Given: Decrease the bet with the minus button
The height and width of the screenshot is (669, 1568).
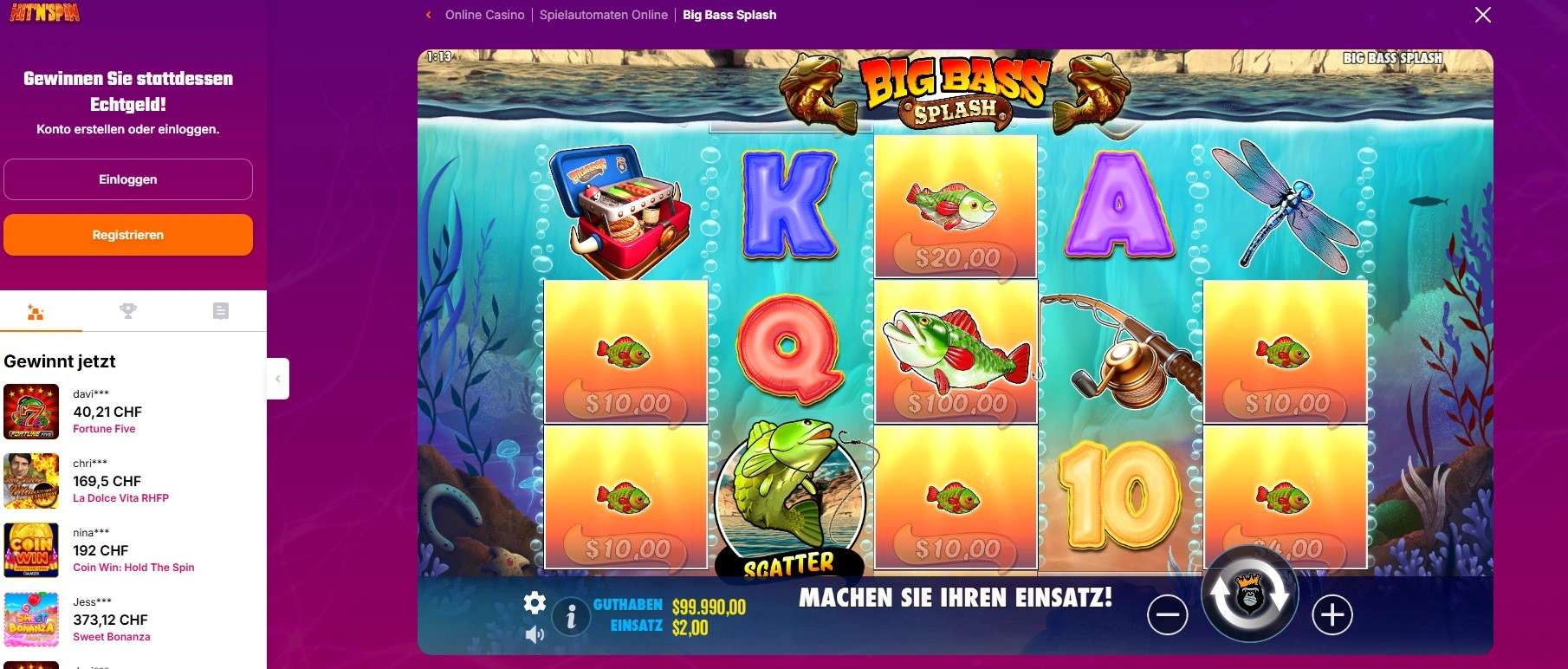Looking at the screenshot, I should click(x=1167, y=615).
